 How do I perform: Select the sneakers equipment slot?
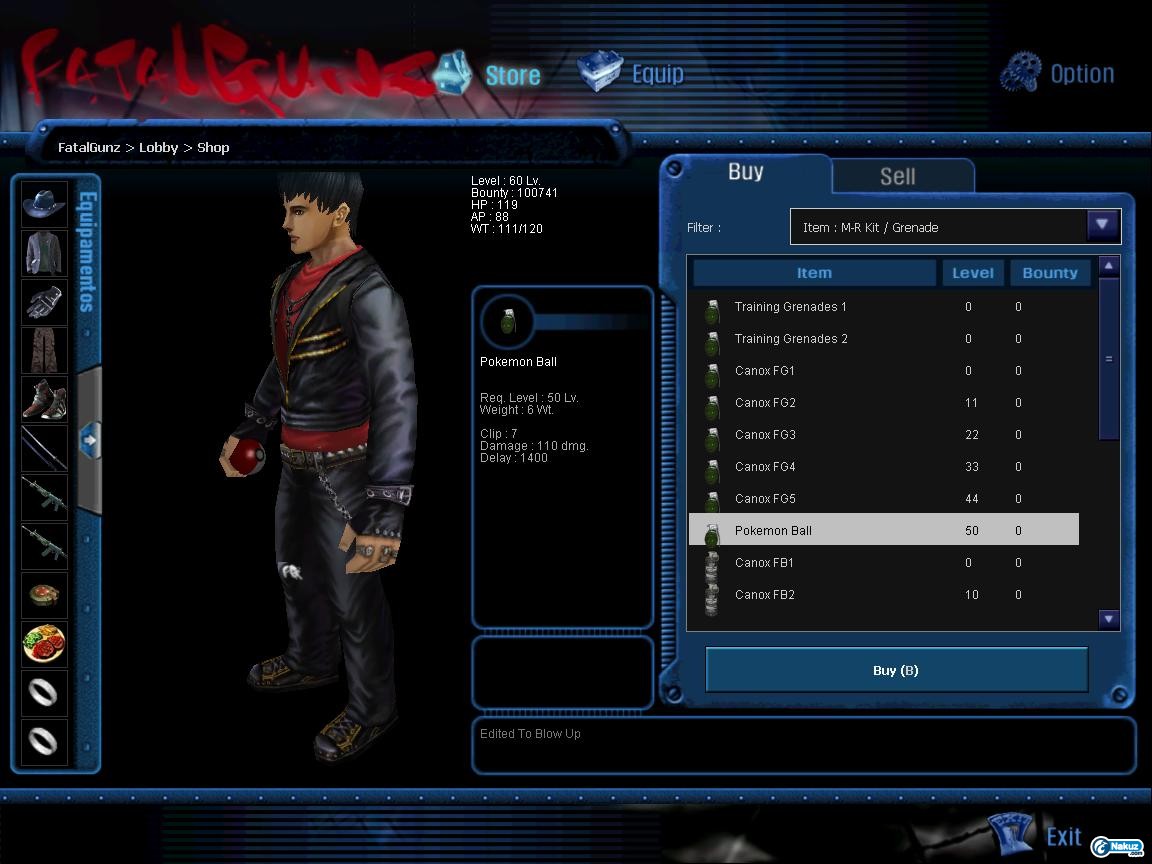[44, 398]
